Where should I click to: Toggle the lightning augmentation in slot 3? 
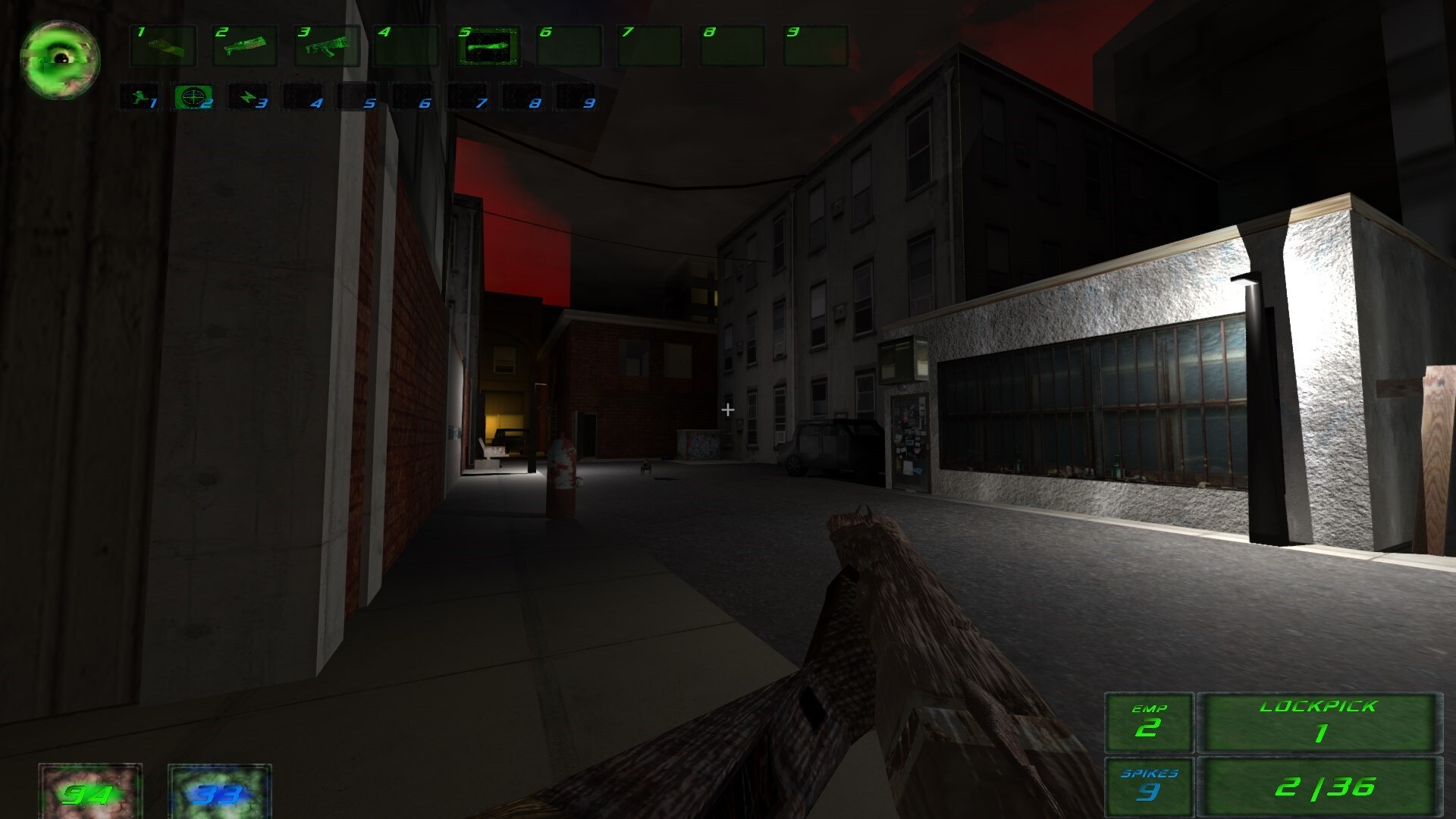click(x=248, y=97)
